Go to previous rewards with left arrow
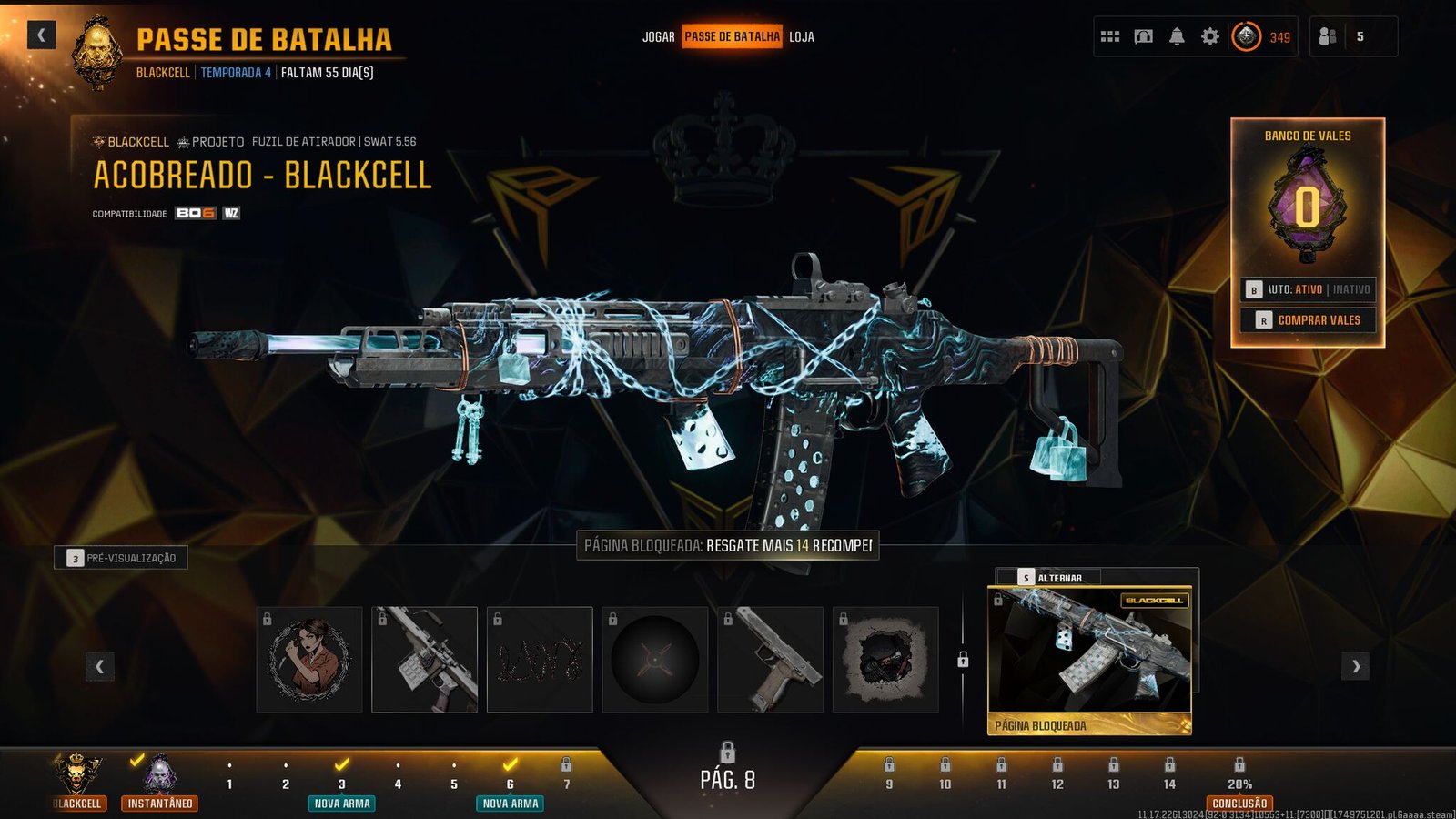 pyautogui.click(x=99, y=666)
